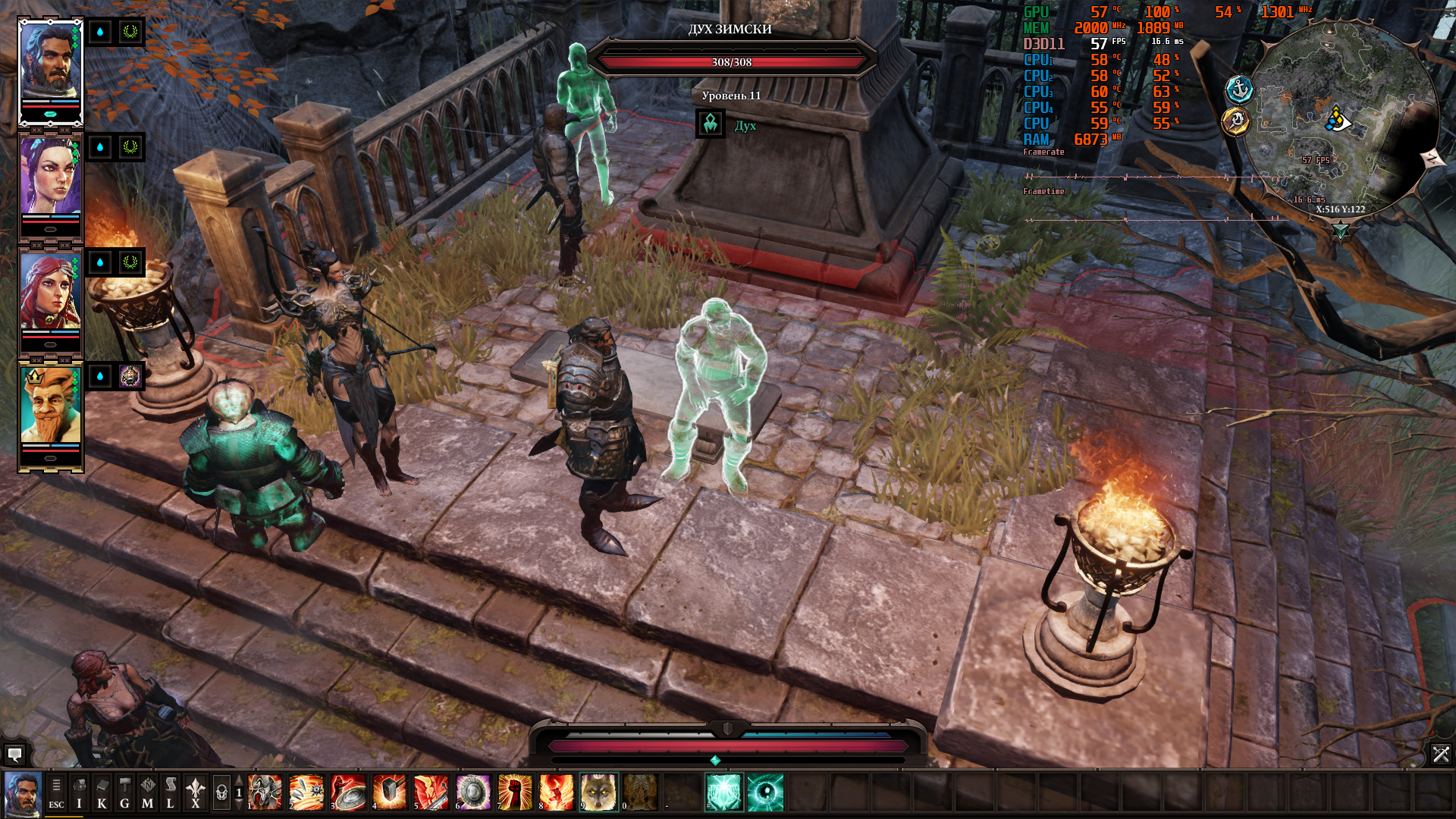Open the skills book K button

click(102, 793)
